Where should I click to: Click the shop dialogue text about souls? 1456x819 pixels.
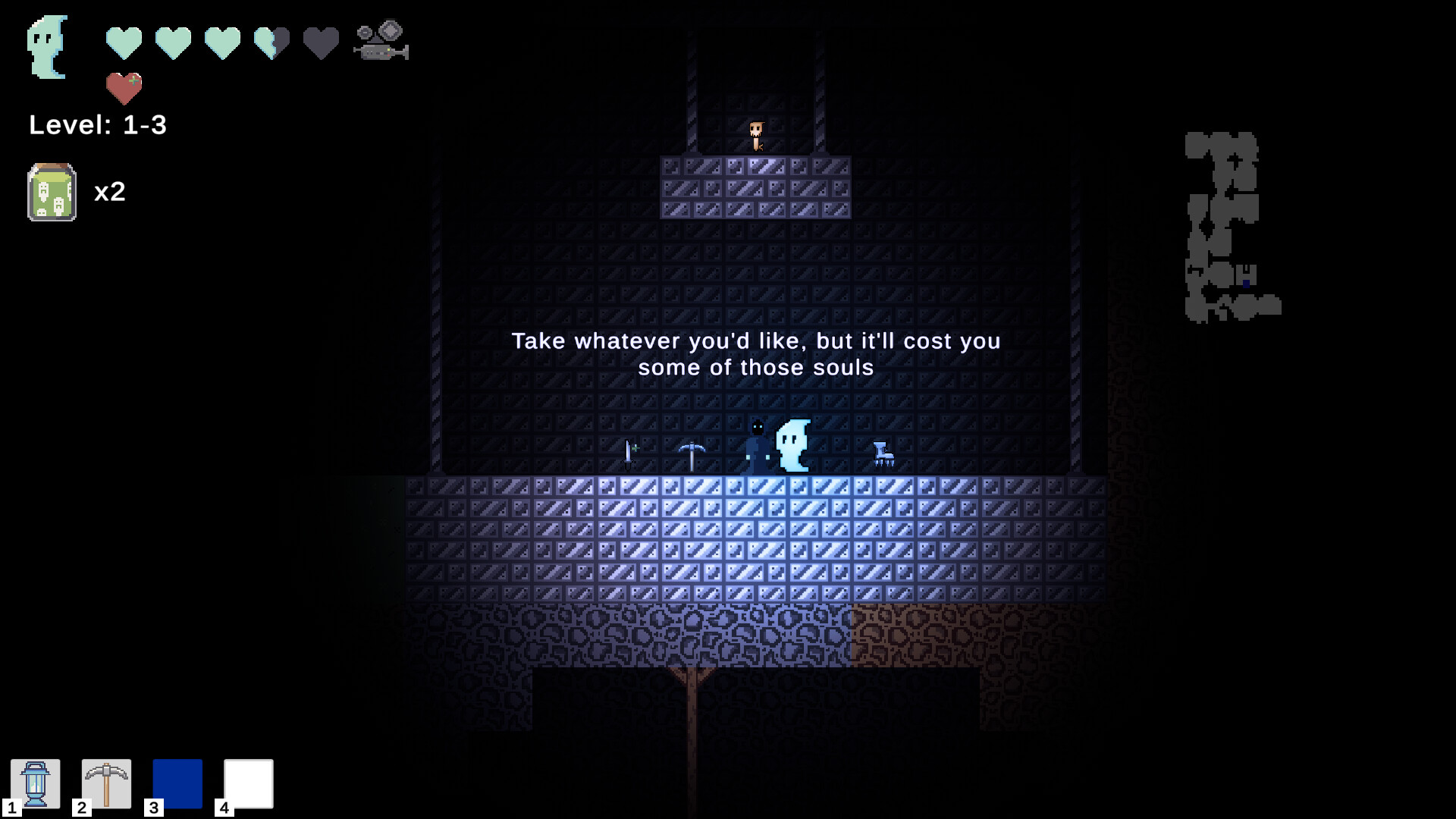pos(756,354)
